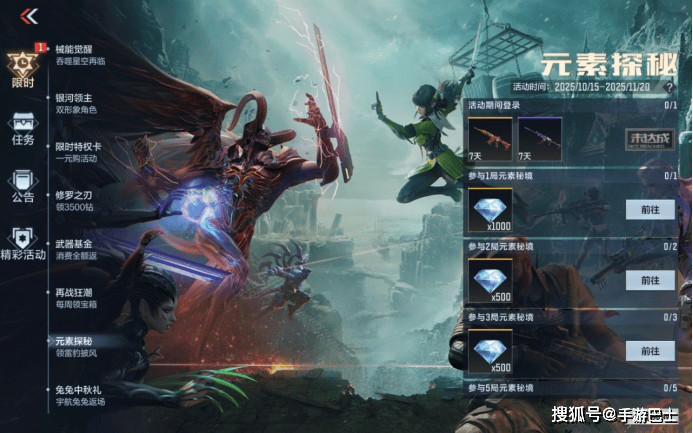Viewport: 693px width, 433px height.
Task: Click the question mark help button
Action: click(669, 87)
